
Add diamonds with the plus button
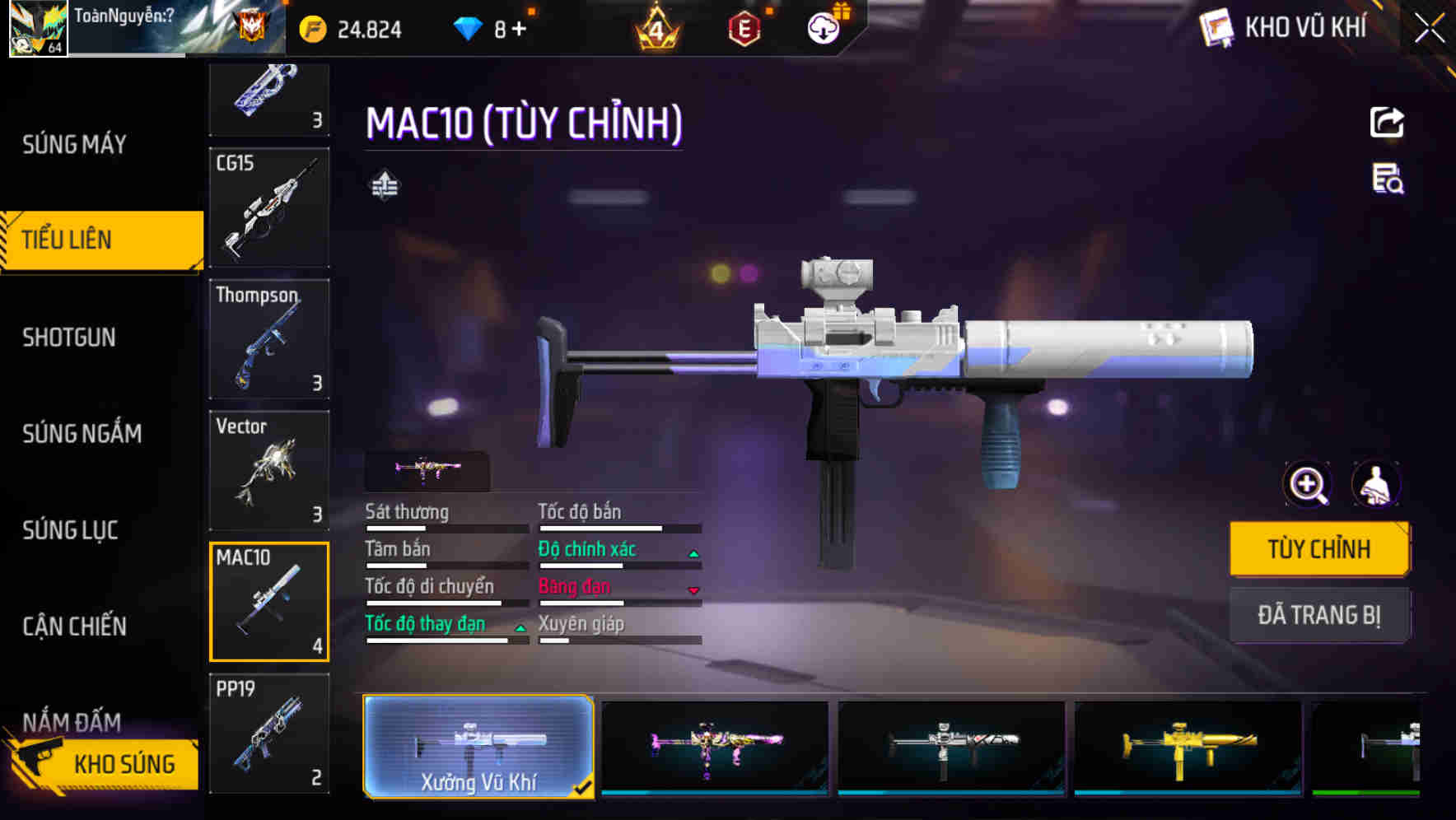coord(519,30)
